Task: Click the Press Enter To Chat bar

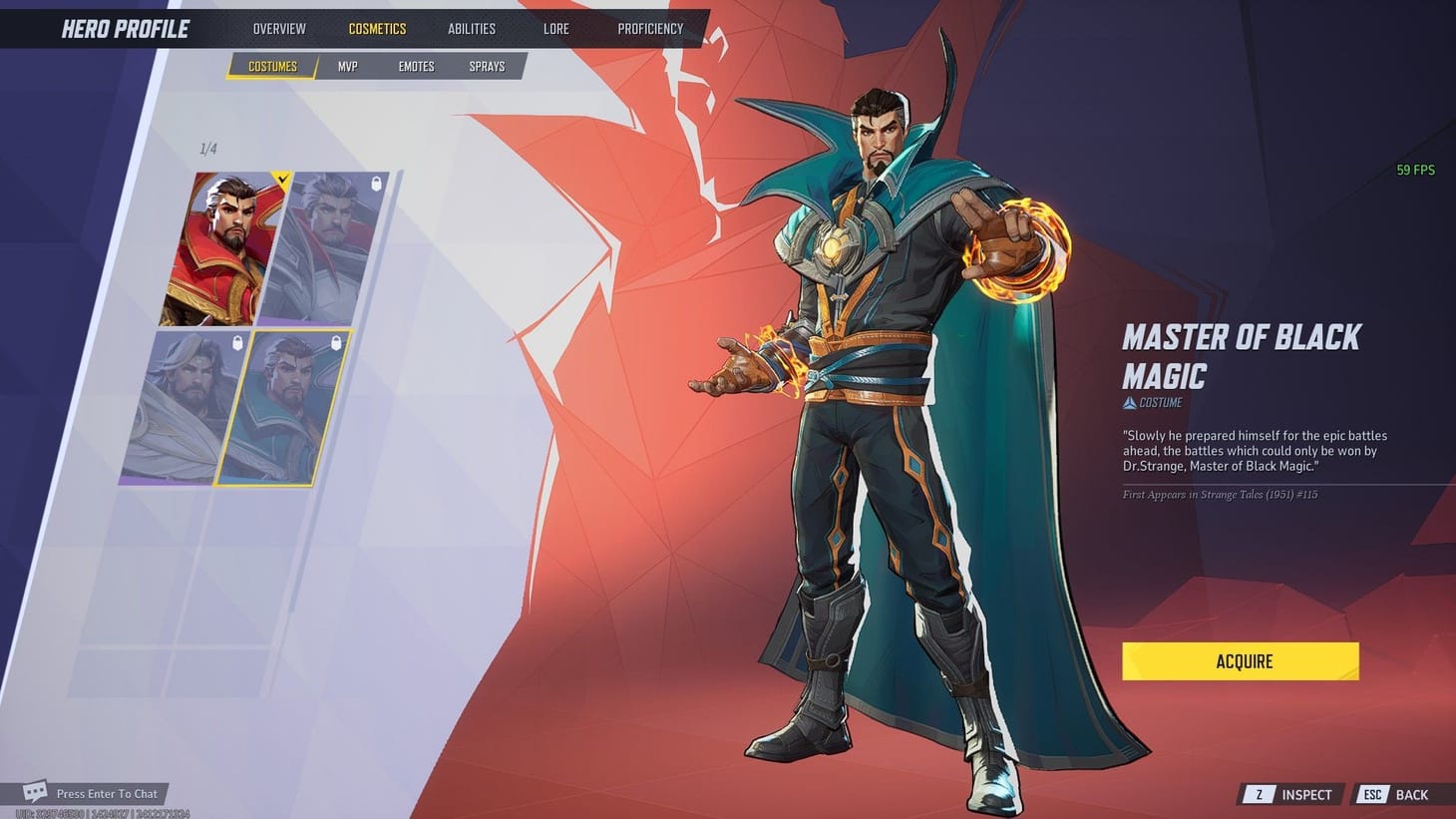Action: 109,793
